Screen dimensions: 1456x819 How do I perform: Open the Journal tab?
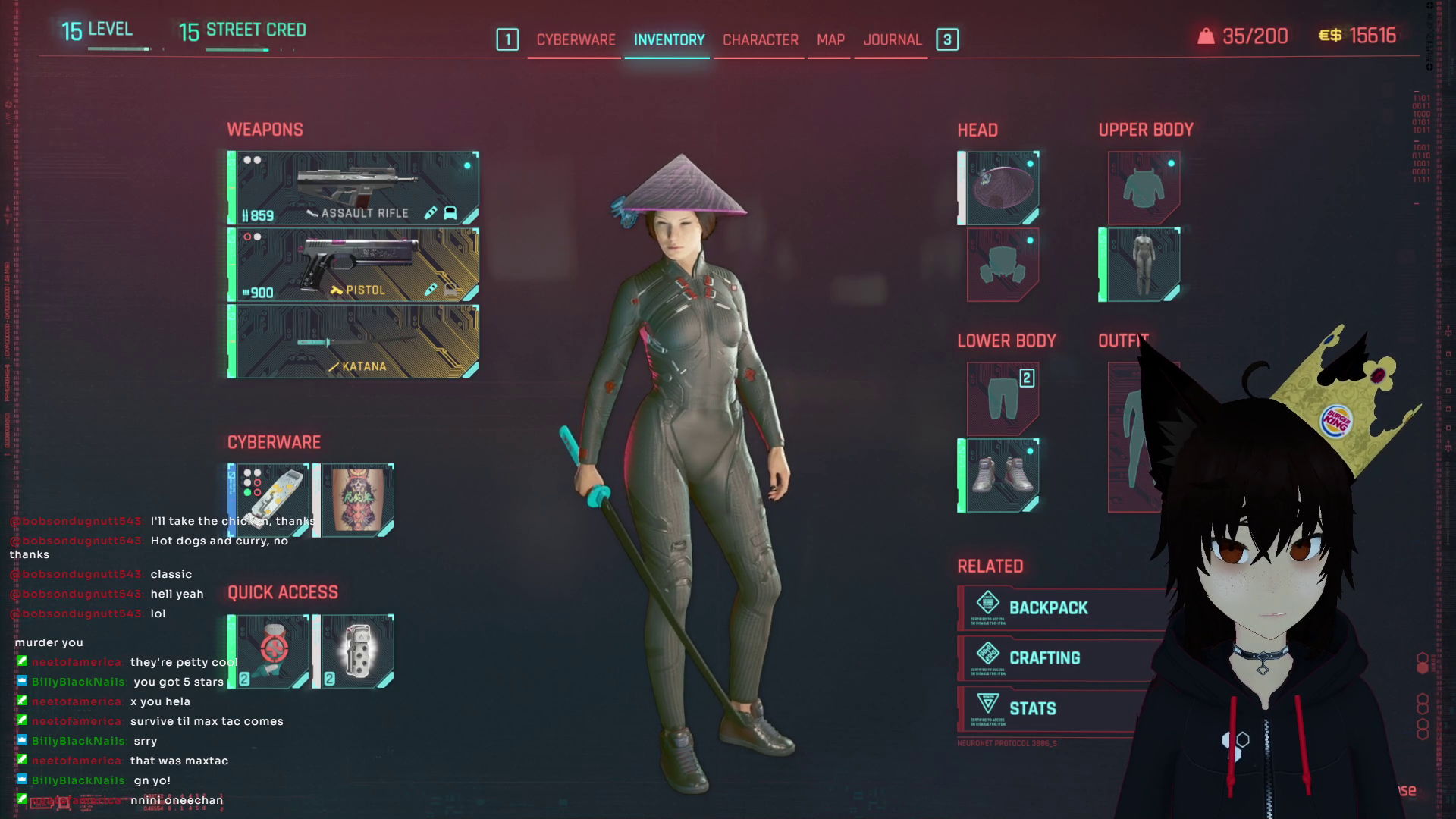click(x=892, y=39)
